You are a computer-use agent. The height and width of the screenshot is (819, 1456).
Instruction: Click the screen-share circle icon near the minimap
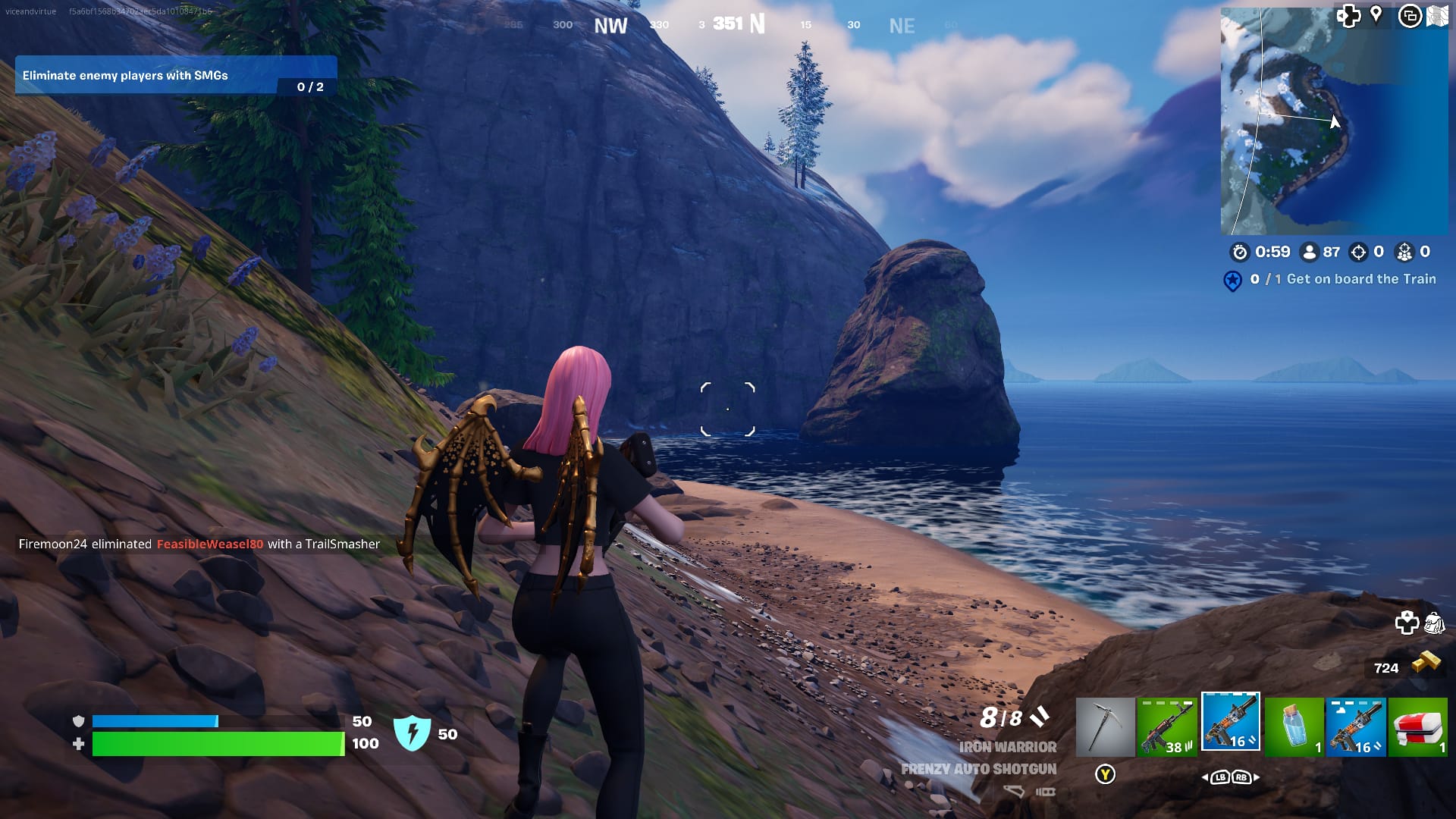coord(1412,15)
